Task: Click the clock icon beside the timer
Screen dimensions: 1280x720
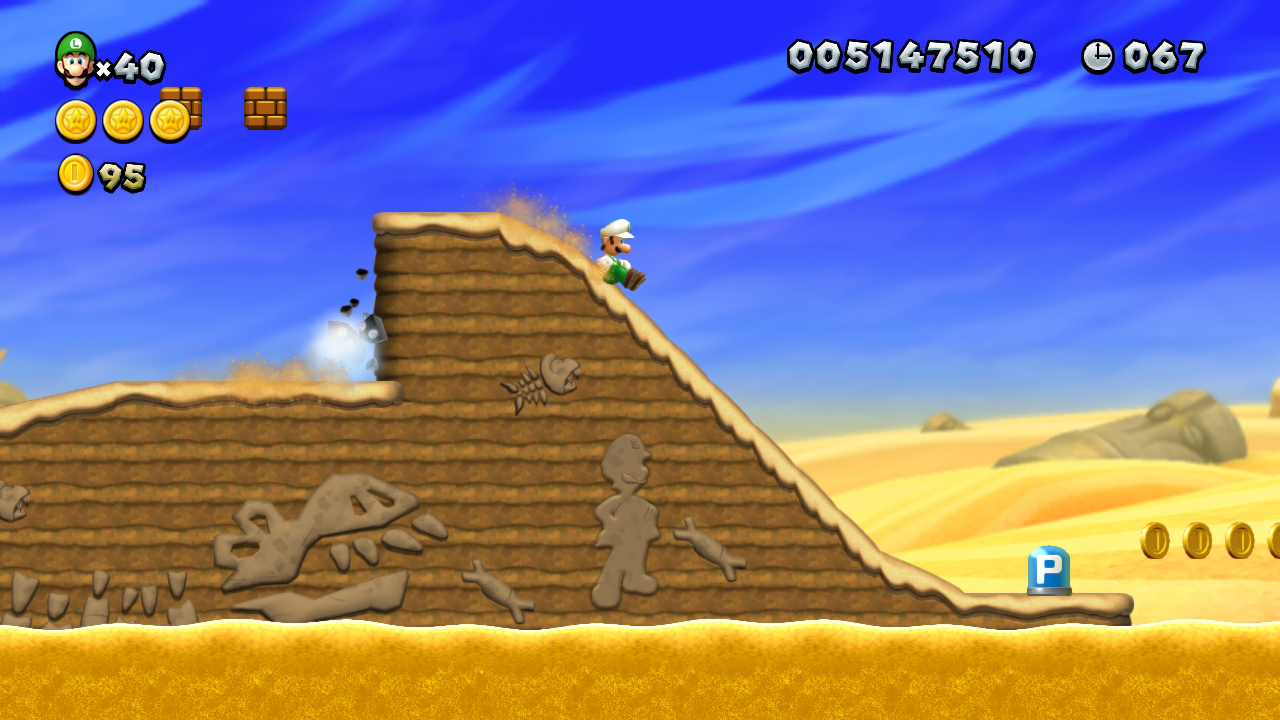Action: 1098,57
